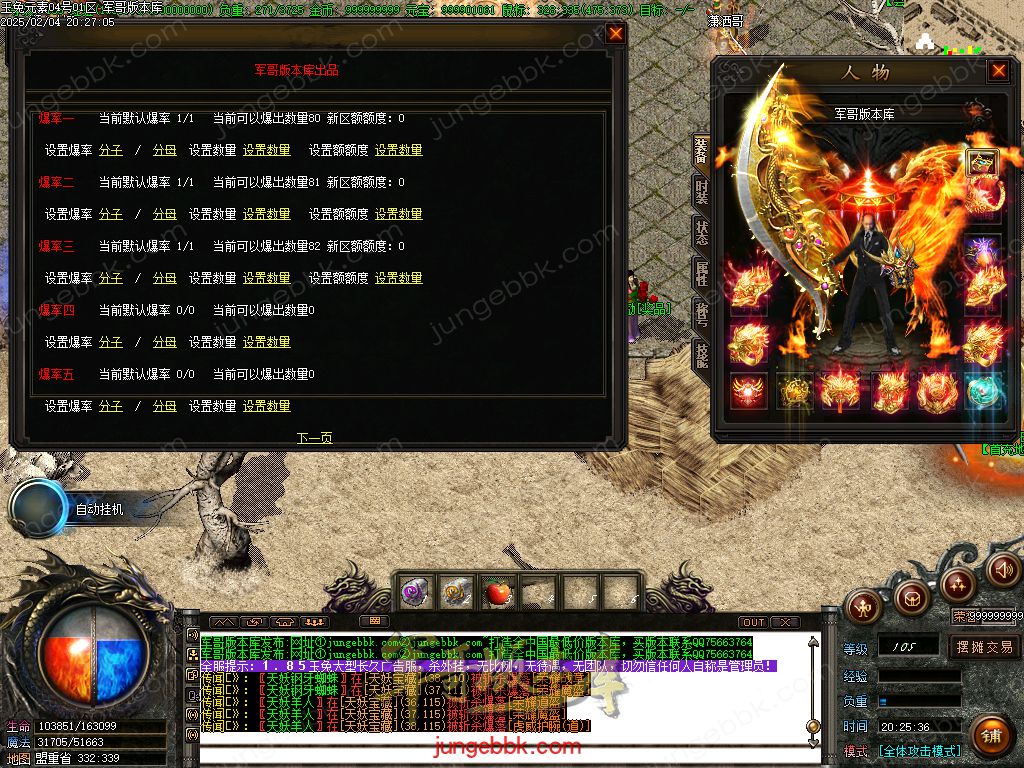Screen dimensions: 1024x768
Task: Close the 军哥版本库 drop-rate settings window
Action: (x=616, y=33)
